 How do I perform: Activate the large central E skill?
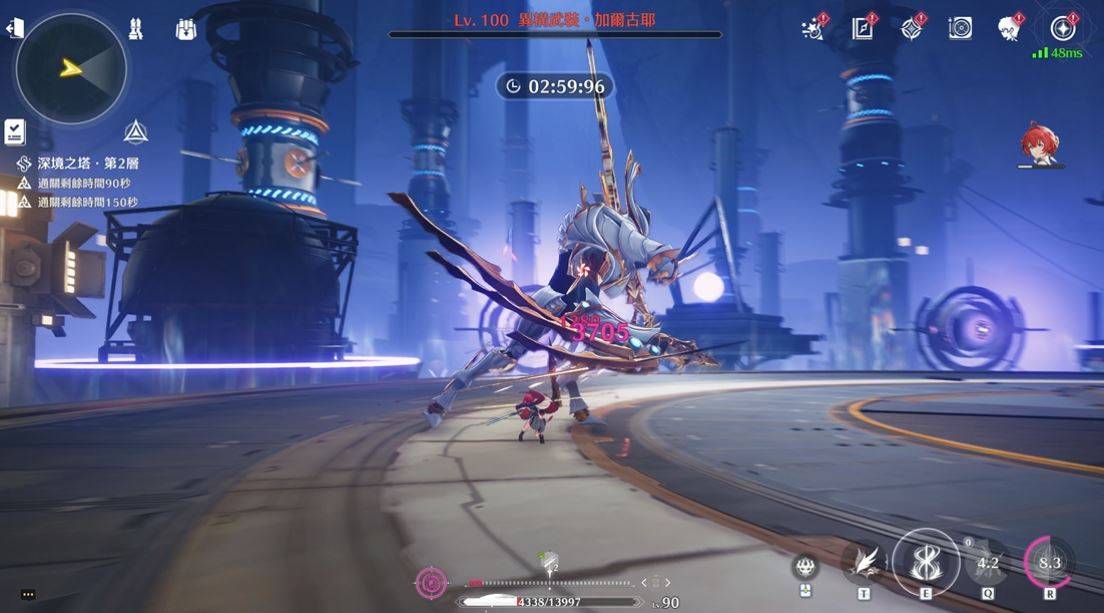click(925, 562)
